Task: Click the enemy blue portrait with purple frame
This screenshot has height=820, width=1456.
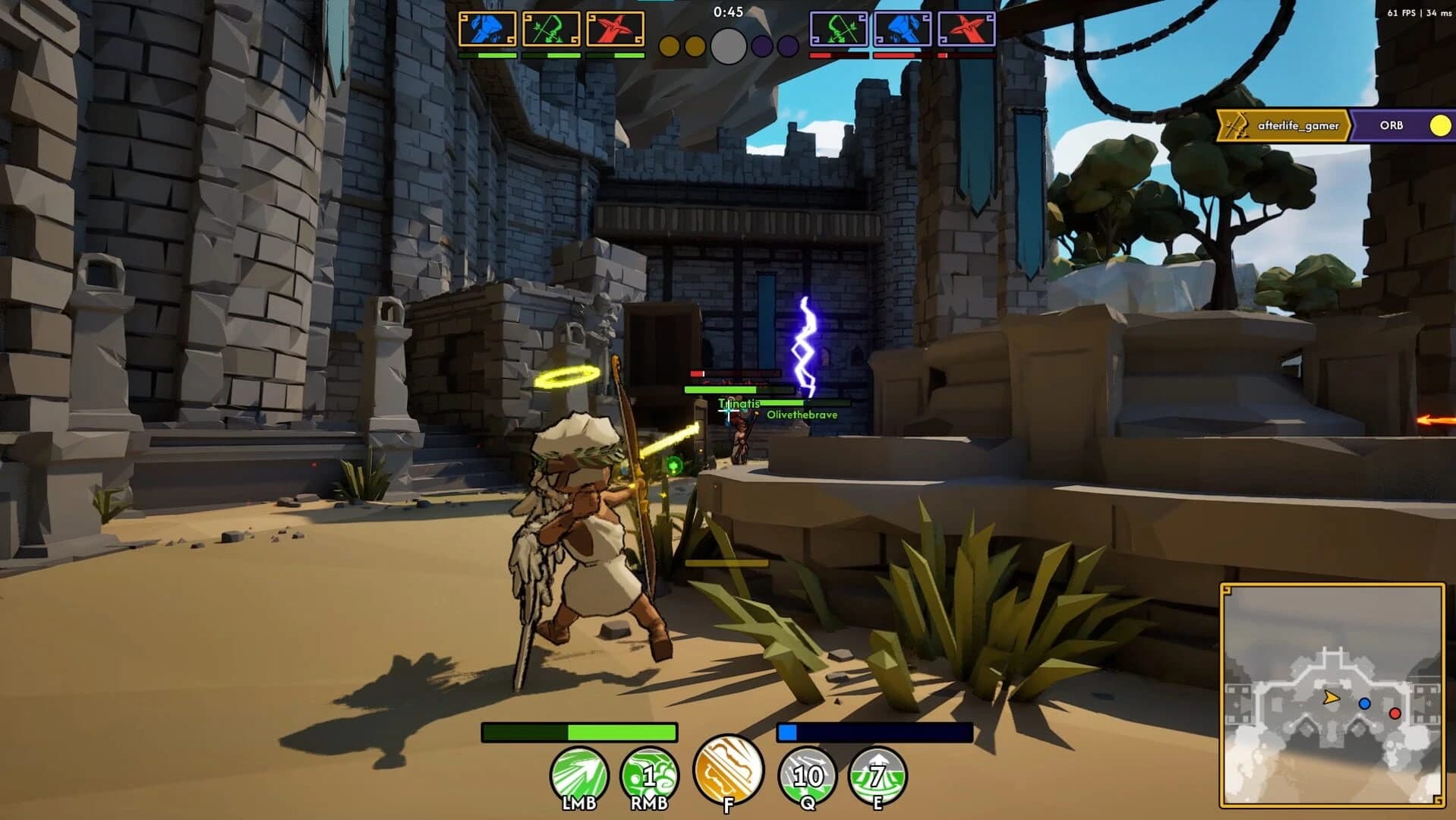Action: pos(902,29)
